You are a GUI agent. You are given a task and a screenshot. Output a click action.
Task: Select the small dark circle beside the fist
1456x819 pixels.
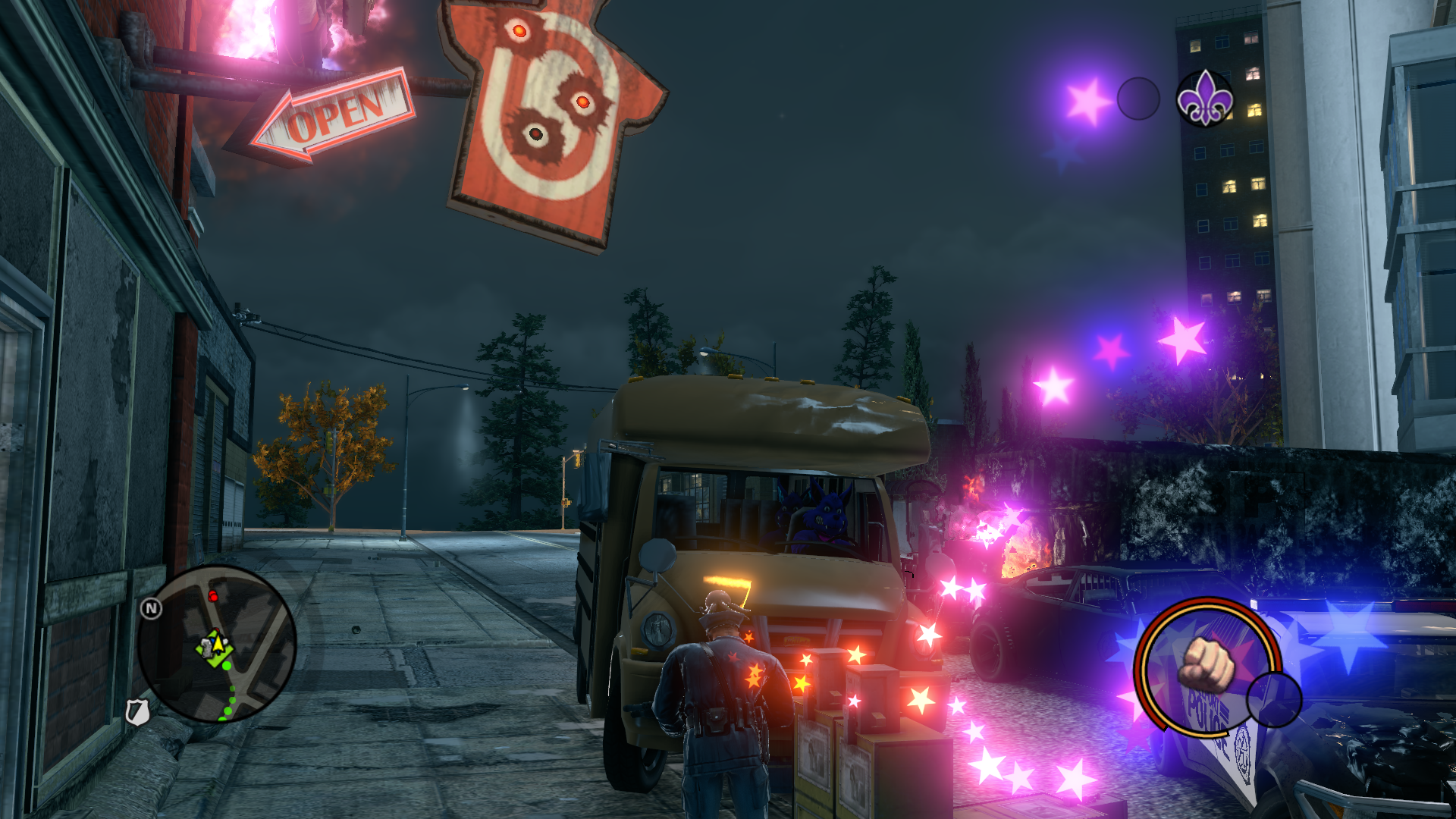click(1274, 699)
